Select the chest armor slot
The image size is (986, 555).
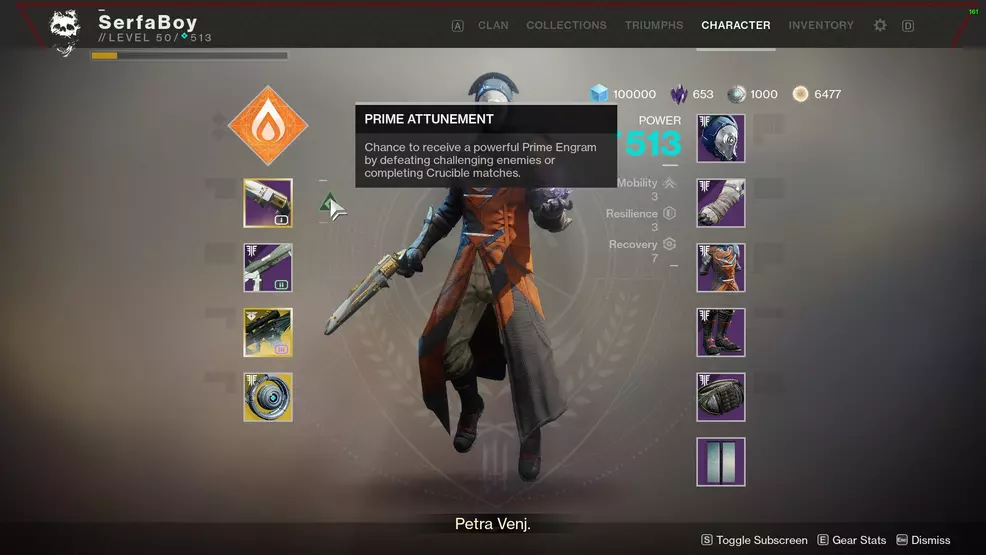(721, 268)
